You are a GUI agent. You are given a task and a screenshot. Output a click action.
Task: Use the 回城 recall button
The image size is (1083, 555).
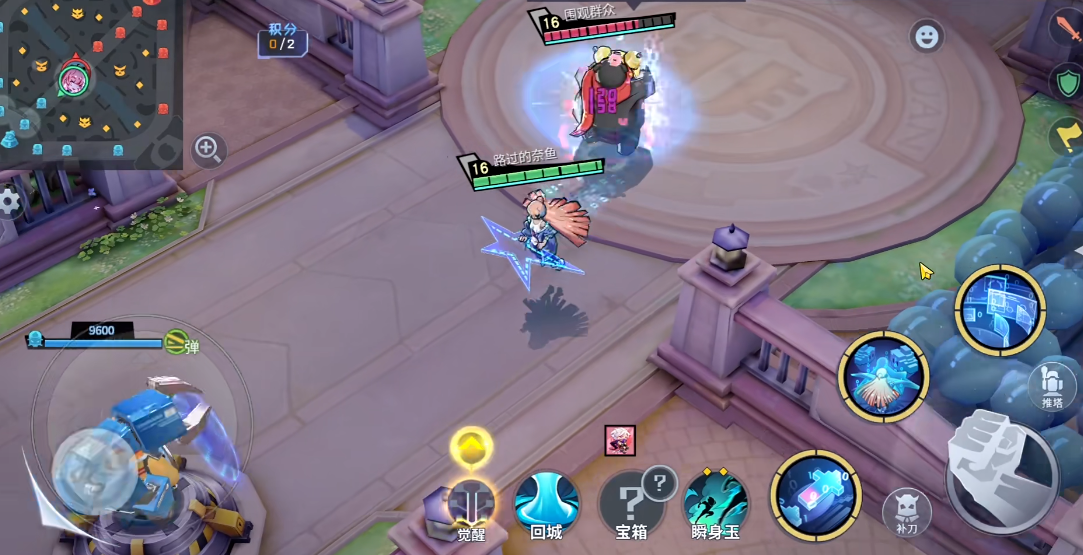pyautogui.click(x=546, y=500)
